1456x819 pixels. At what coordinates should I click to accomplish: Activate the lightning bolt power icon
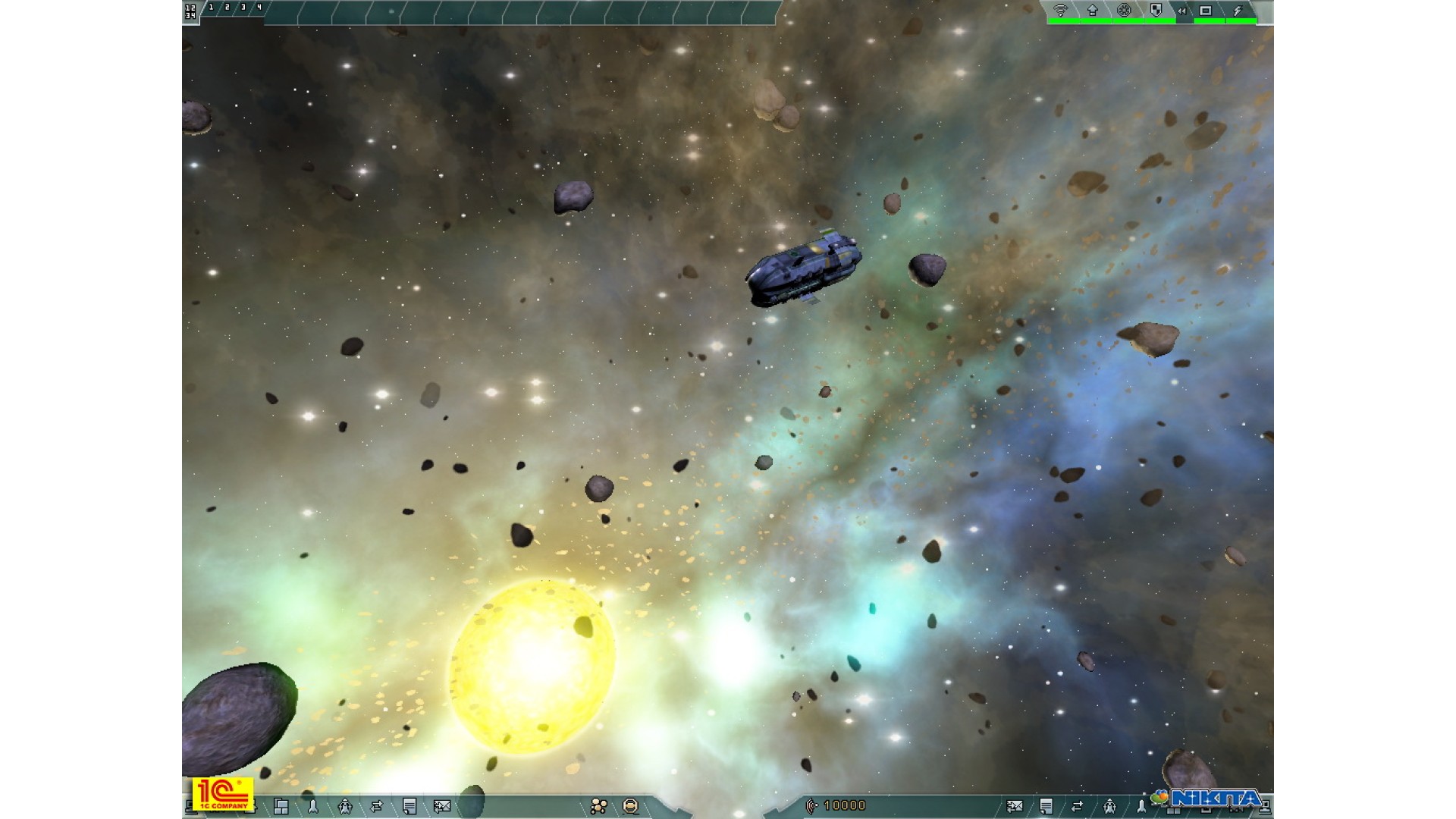coord(1238,11)
